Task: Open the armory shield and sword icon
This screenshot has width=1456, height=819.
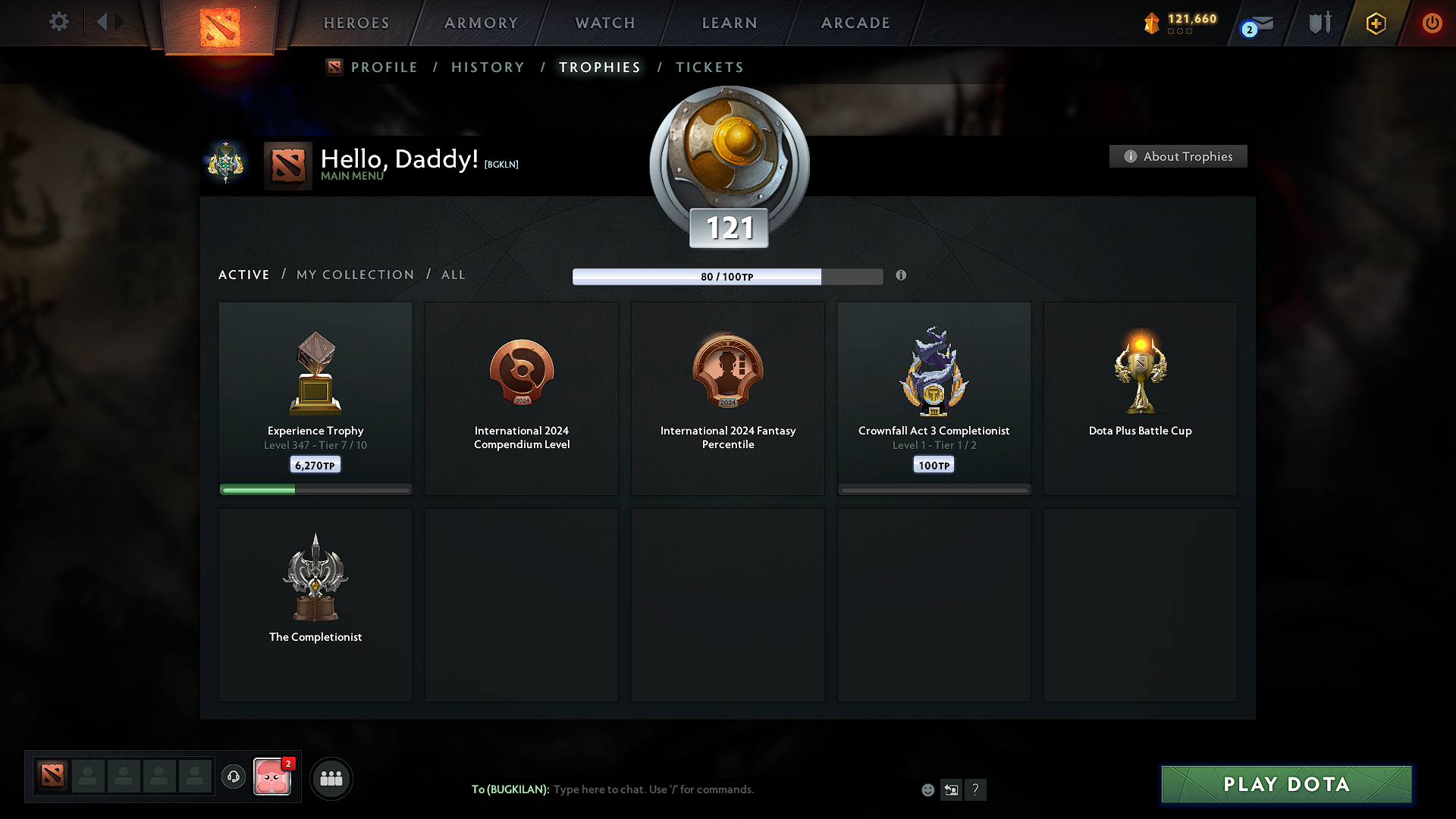Action: point(1318,23)
